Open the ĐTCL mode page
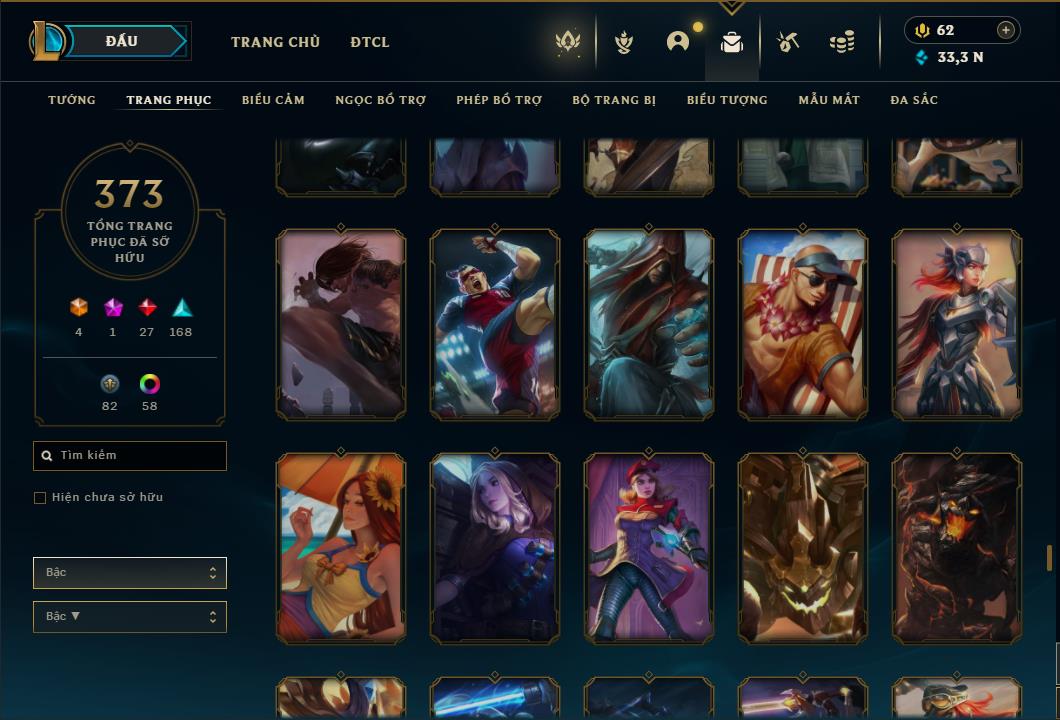 click(x=370, y=42)
